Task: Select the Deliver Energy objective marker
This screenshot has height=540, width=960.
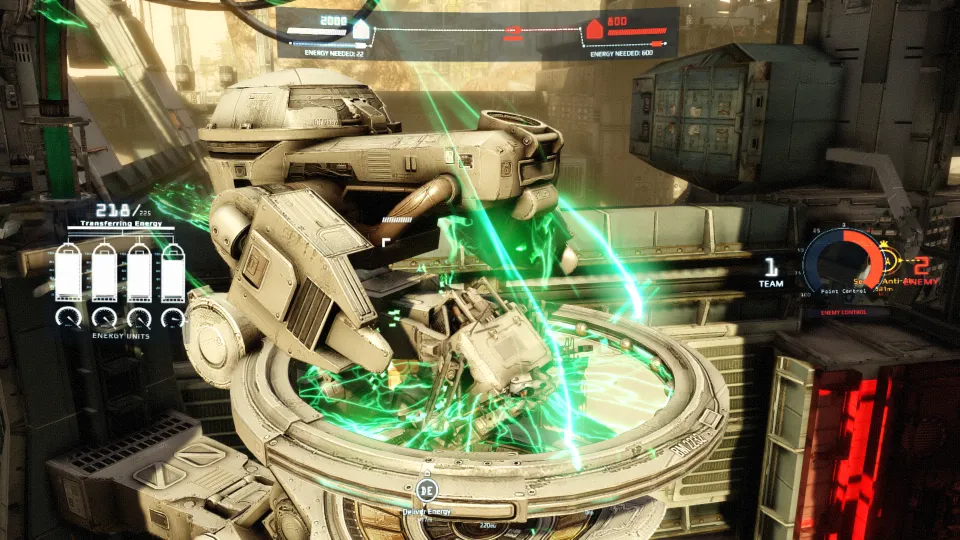Action: tap(427, 490)
